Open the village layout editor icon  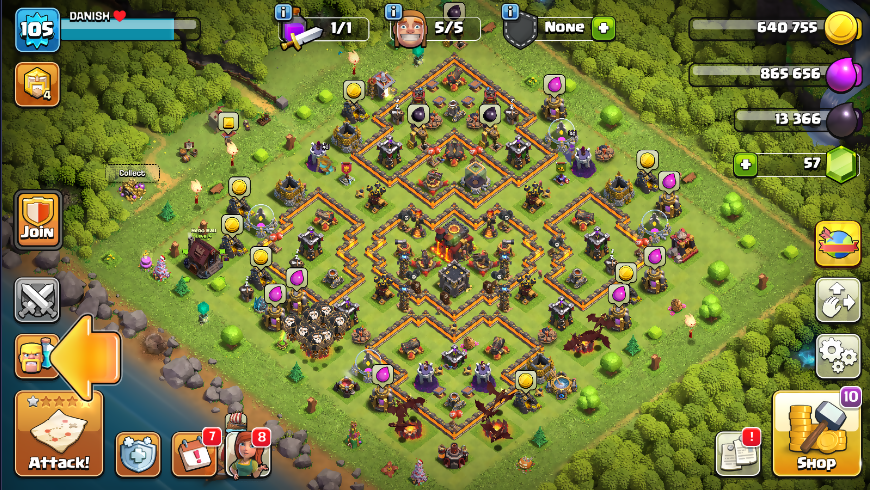(837, 300)
